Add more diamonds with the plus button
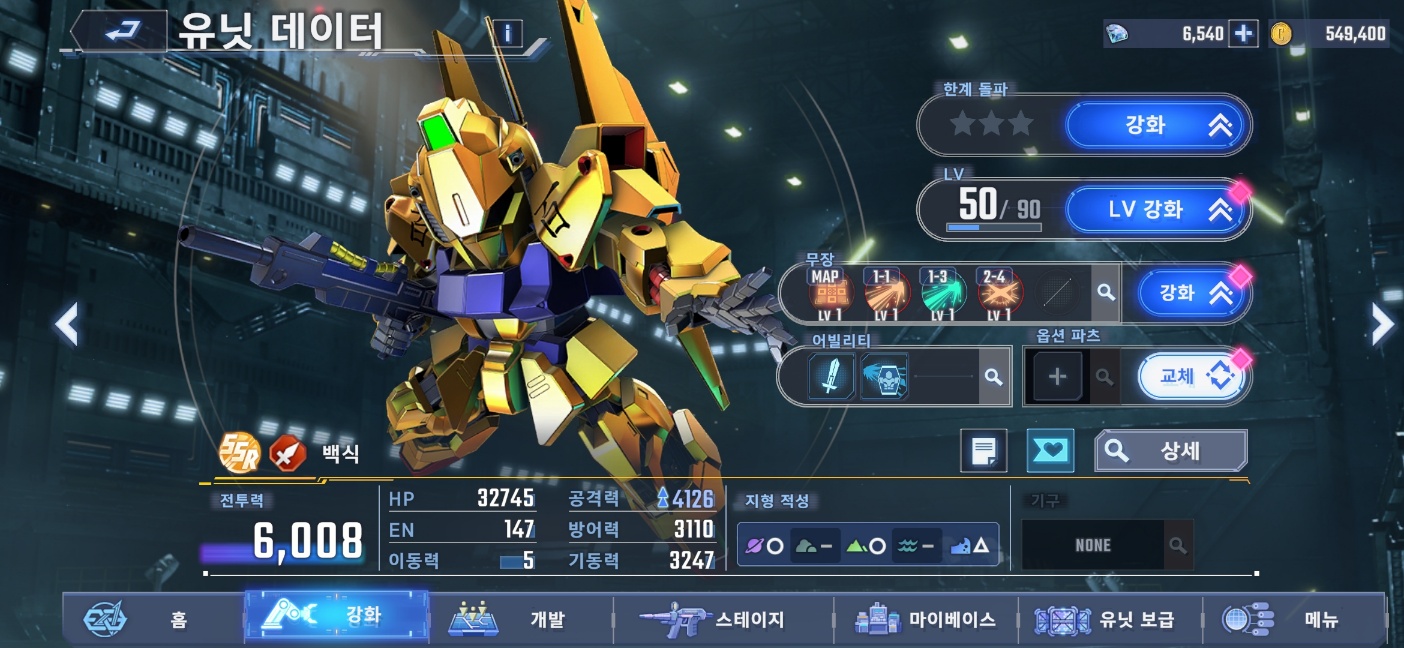The height and width of the screenshot is (648, 1404). pyautogui.click(x=1243, y=34)
